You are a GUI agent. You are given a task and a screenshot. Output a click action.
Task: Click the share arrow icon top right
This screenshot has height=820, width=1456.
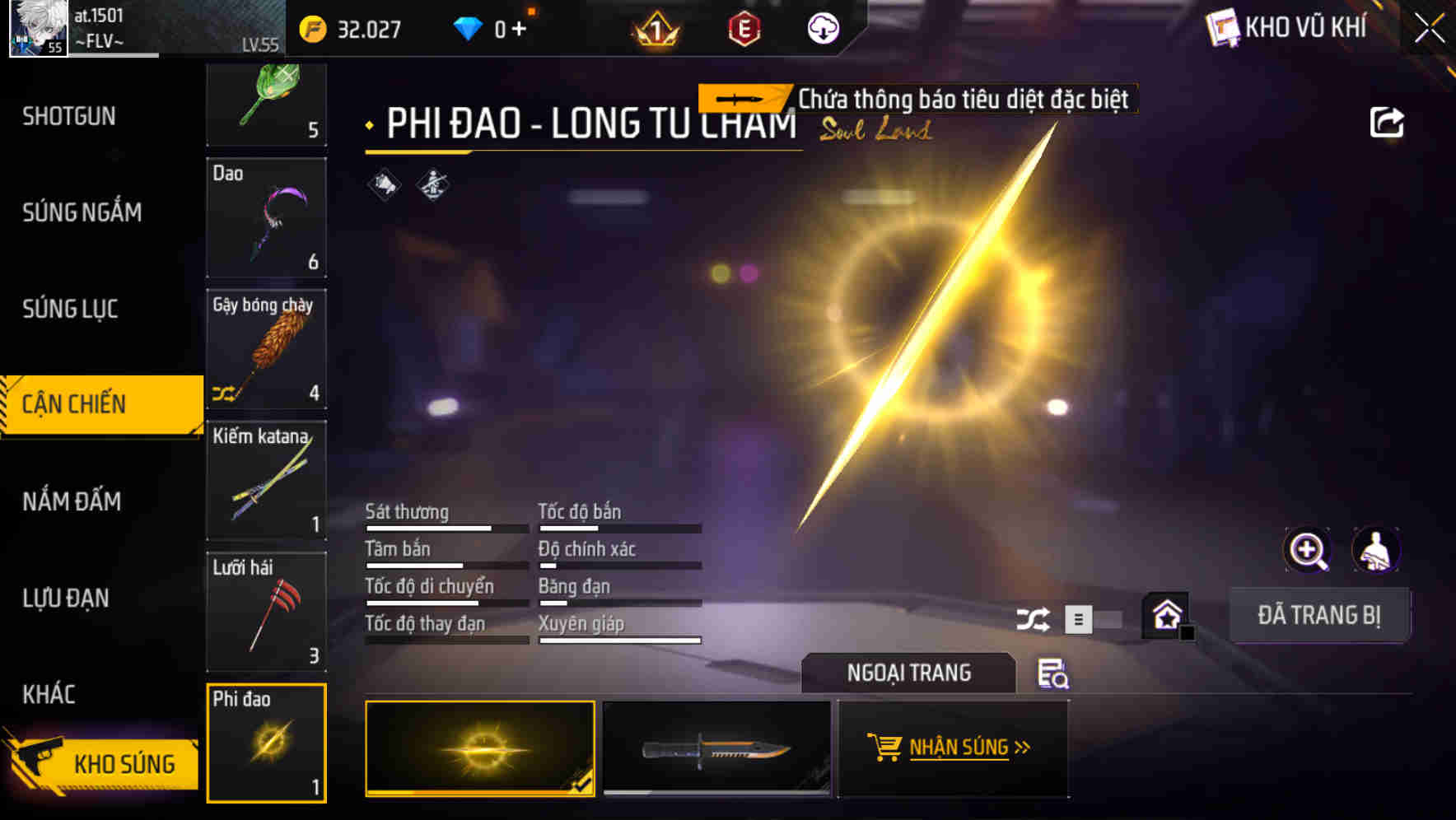(x=1388, y=121)
